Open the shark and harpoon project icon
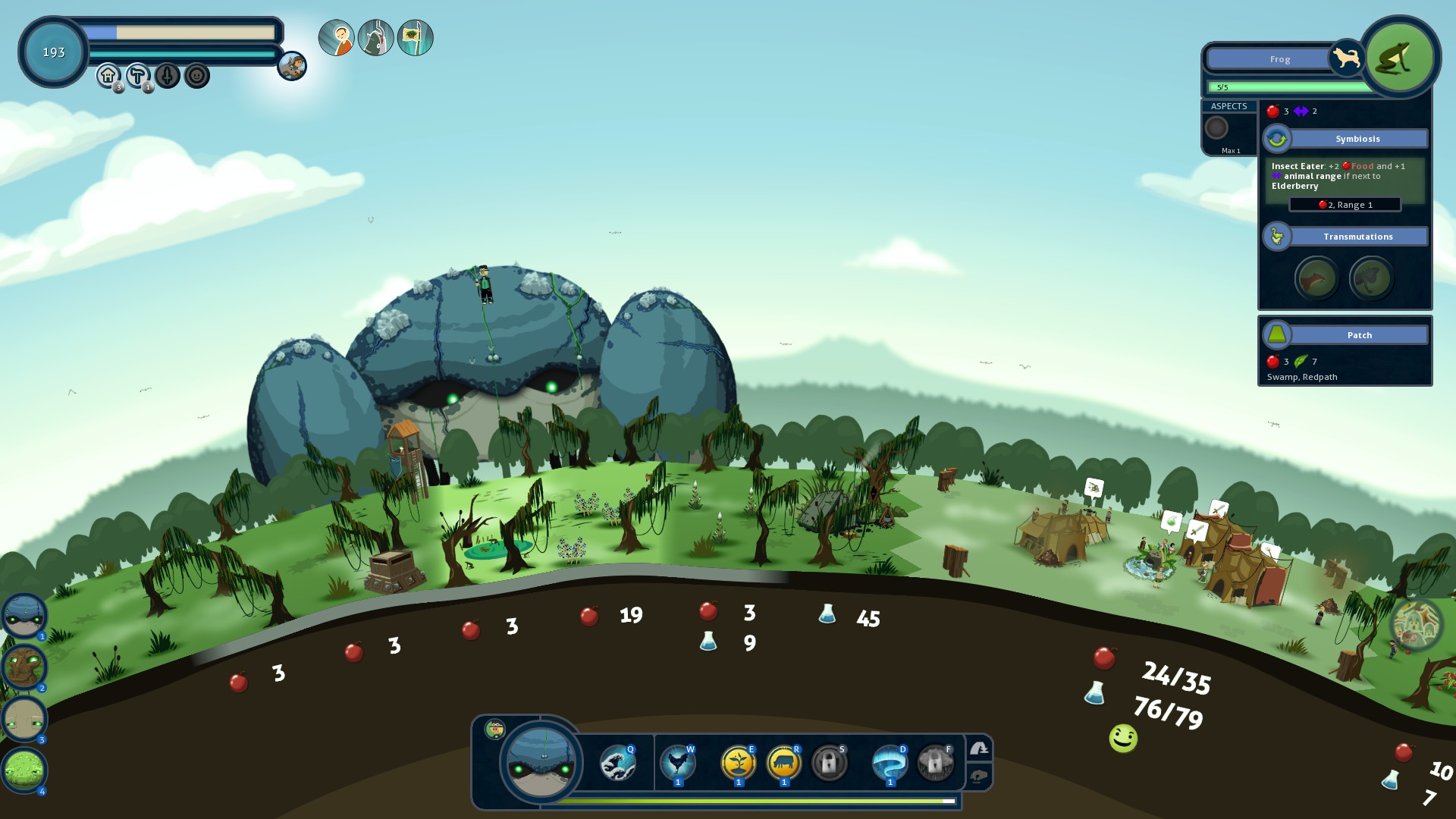 pyautogui.click(x=376, y=38)
